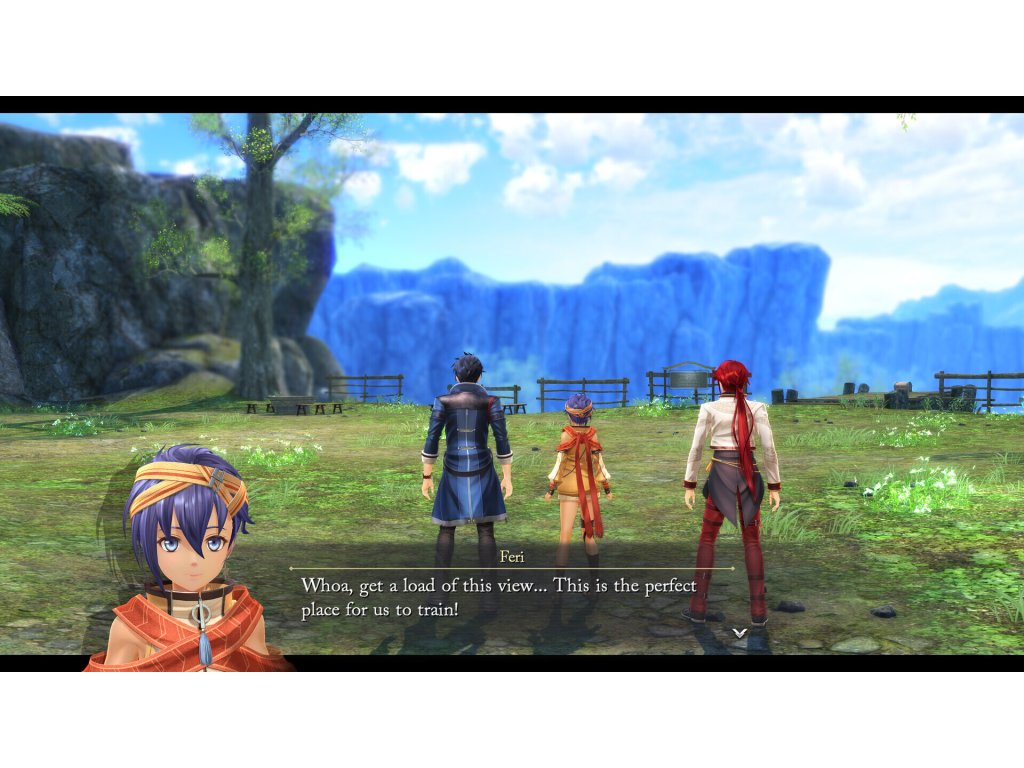Image resolution: width=1024 pixels, height=768 pixels.
Task: Advance dialogue with the down arrow indicator
Action: click(x=739, y=632)
